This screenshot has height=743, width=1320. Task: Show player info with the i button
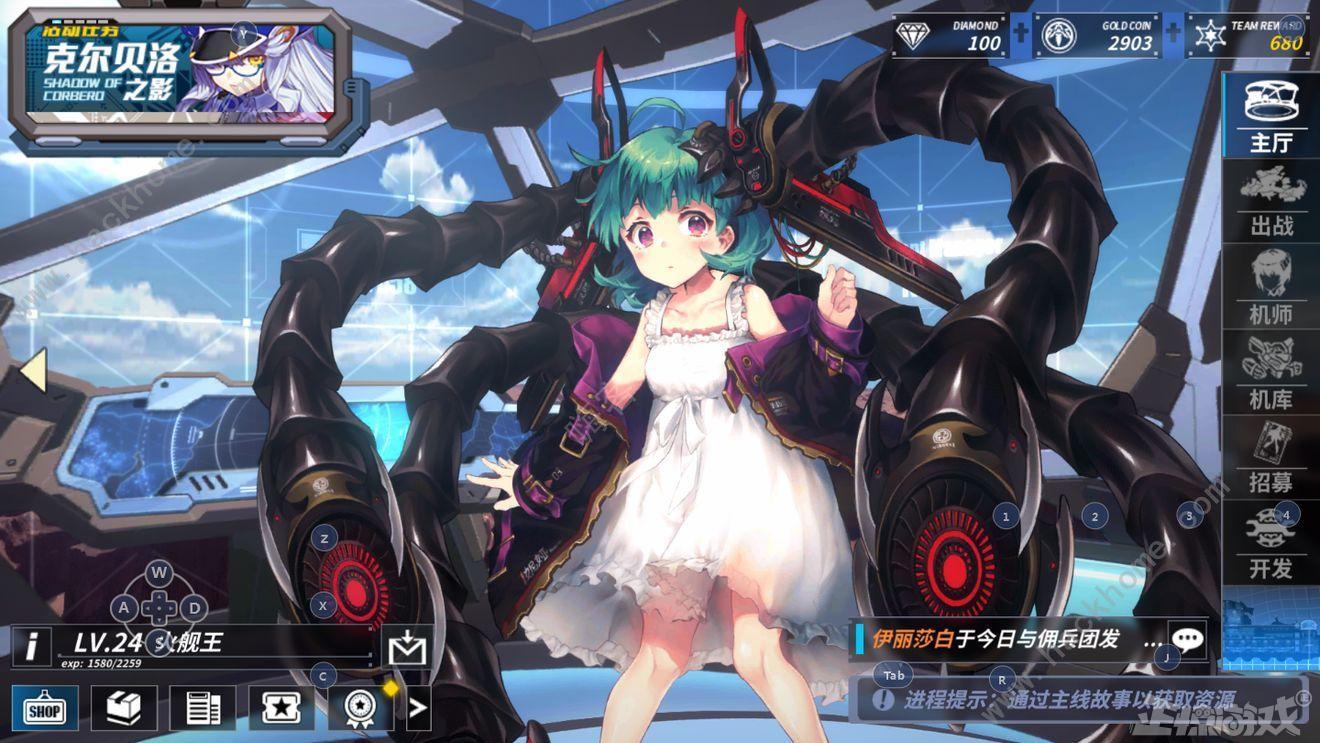32,645
